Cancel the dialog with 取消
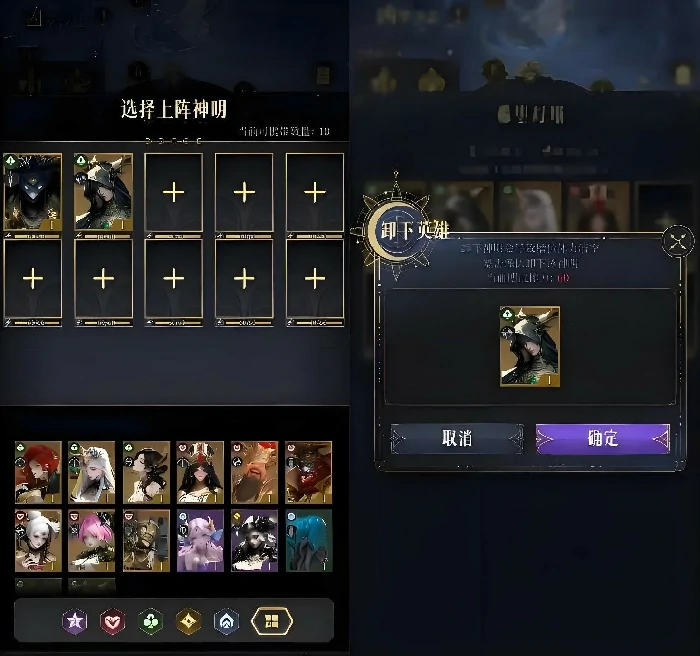 (457, 438)
